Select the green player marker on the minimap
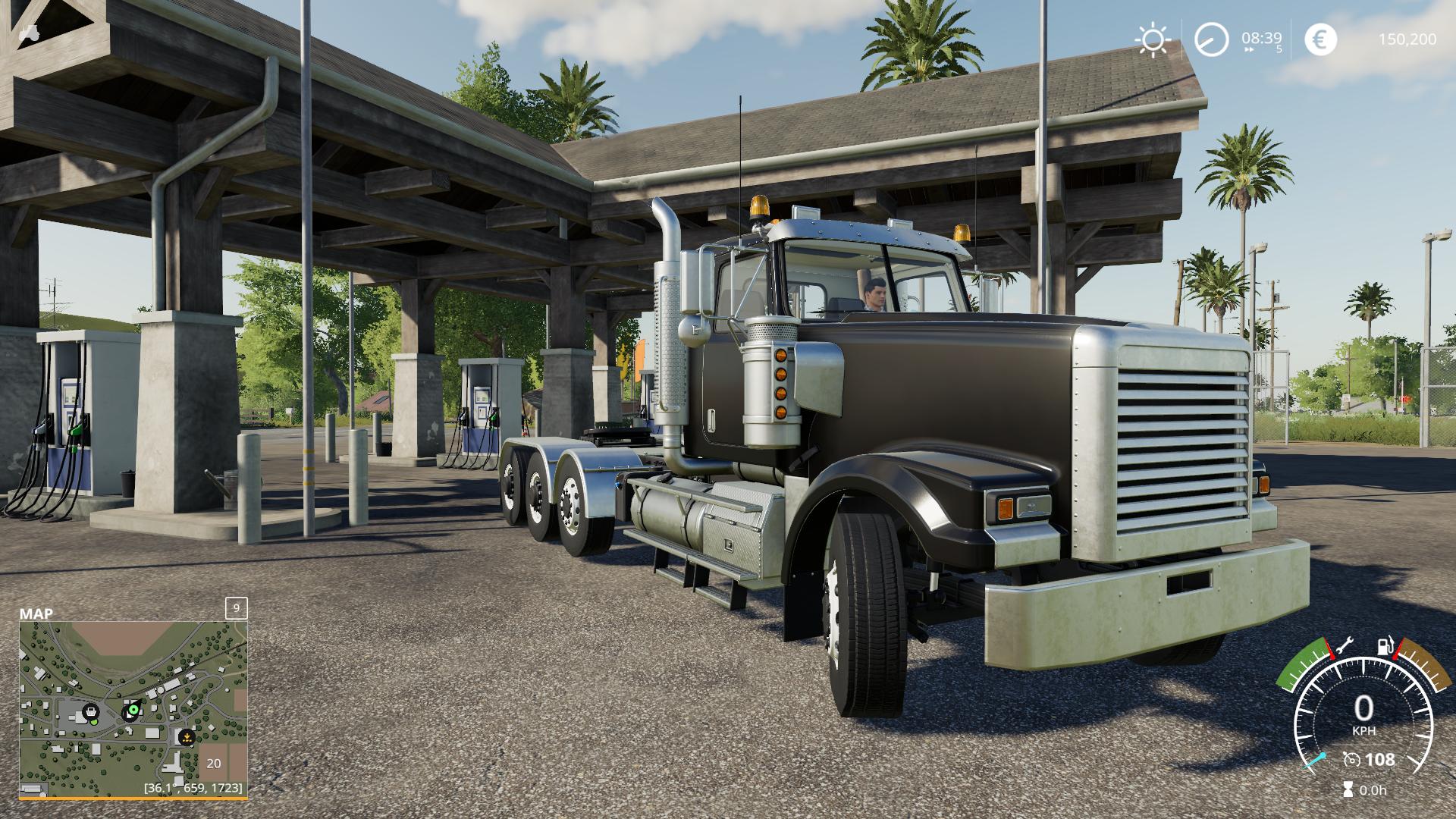The width and height of the screenshot is (1456, 819). click(x=133, y=710)
